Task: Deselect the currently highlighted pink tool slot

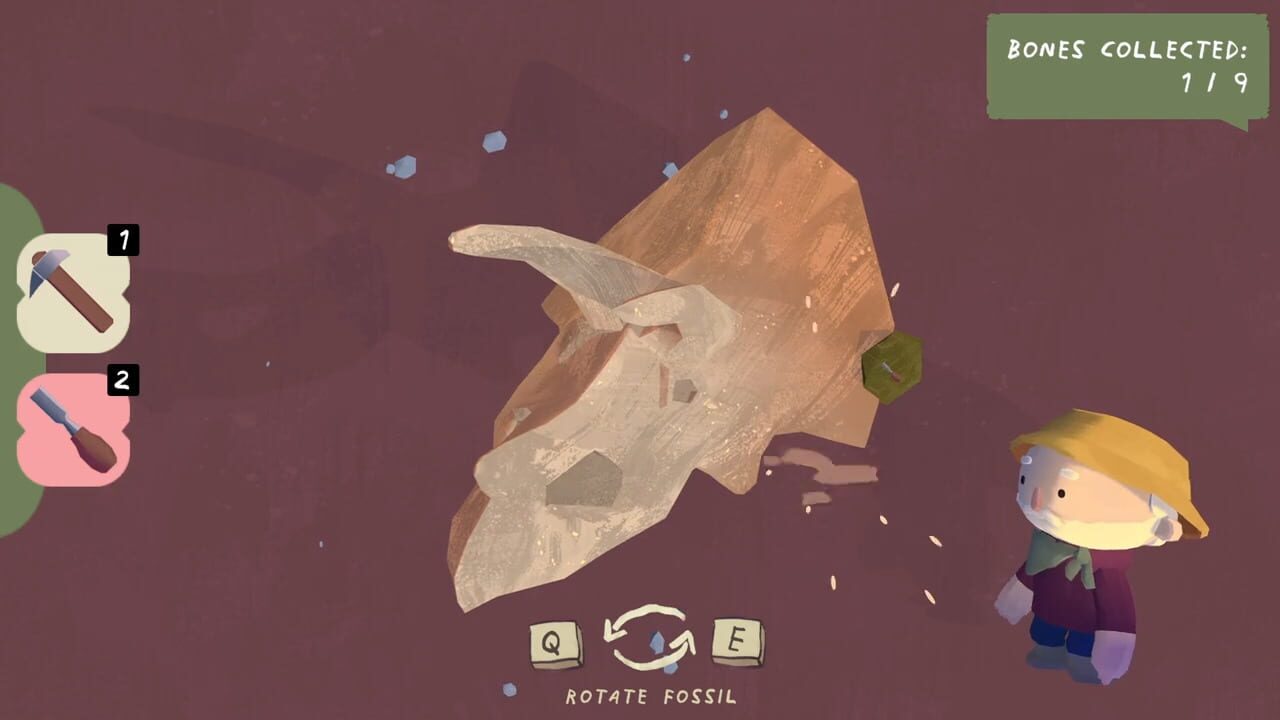Action: pos(70,430)
